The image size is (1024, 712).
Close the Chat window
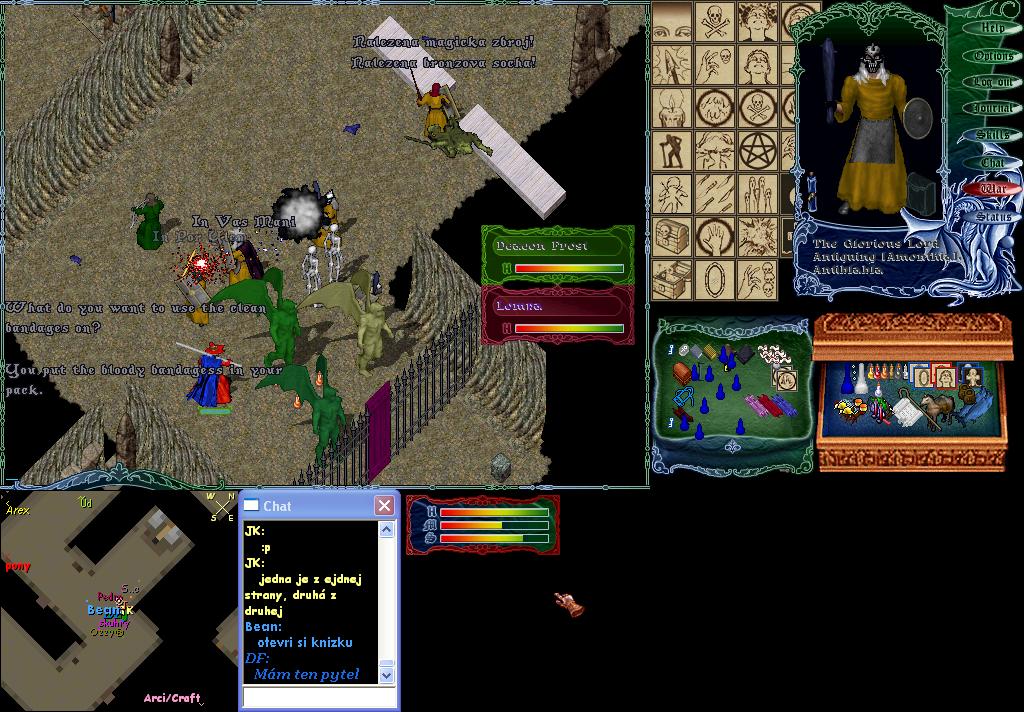coord(384,506)
